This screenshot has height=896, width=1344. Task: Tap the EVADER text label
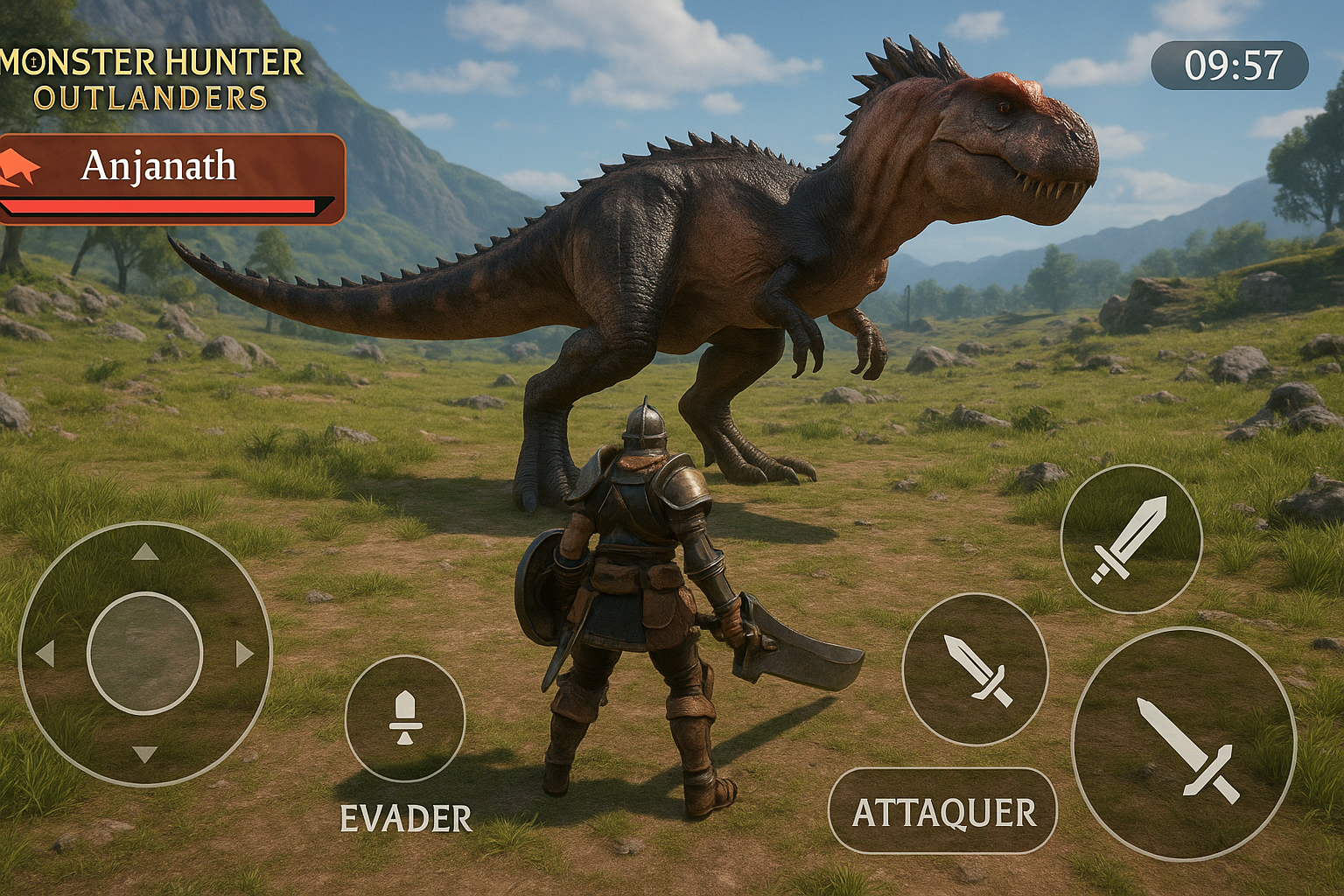coord(405,817)
